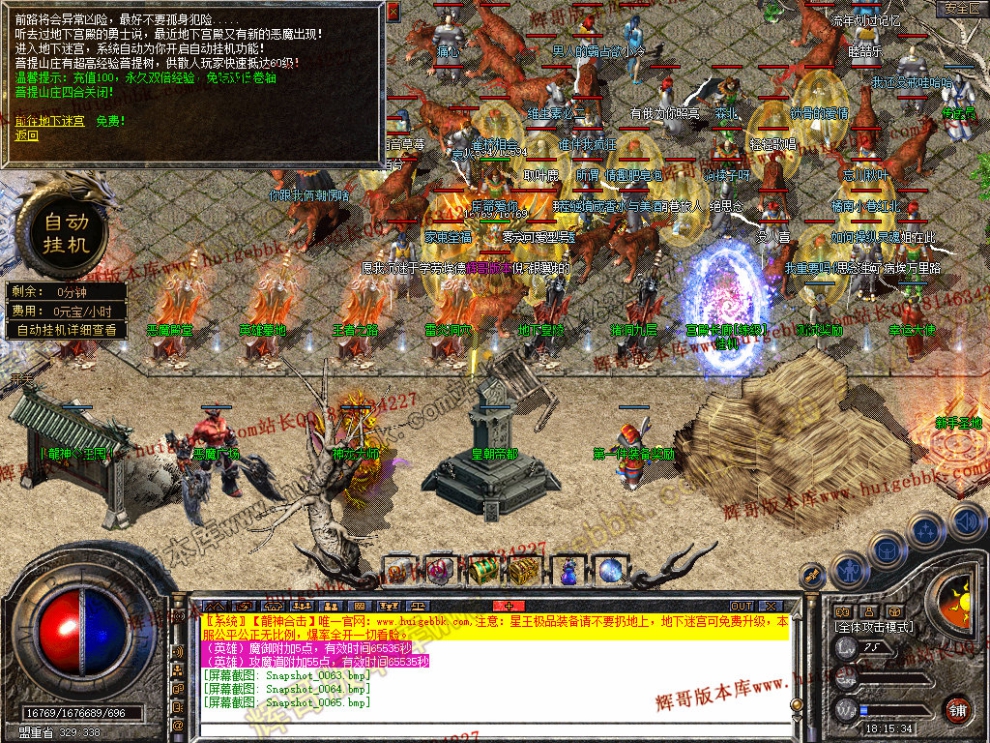The height and width of the screenshot is (743, 990).
Task: Close the game with the X button
Action: click(x=770, y=606)
